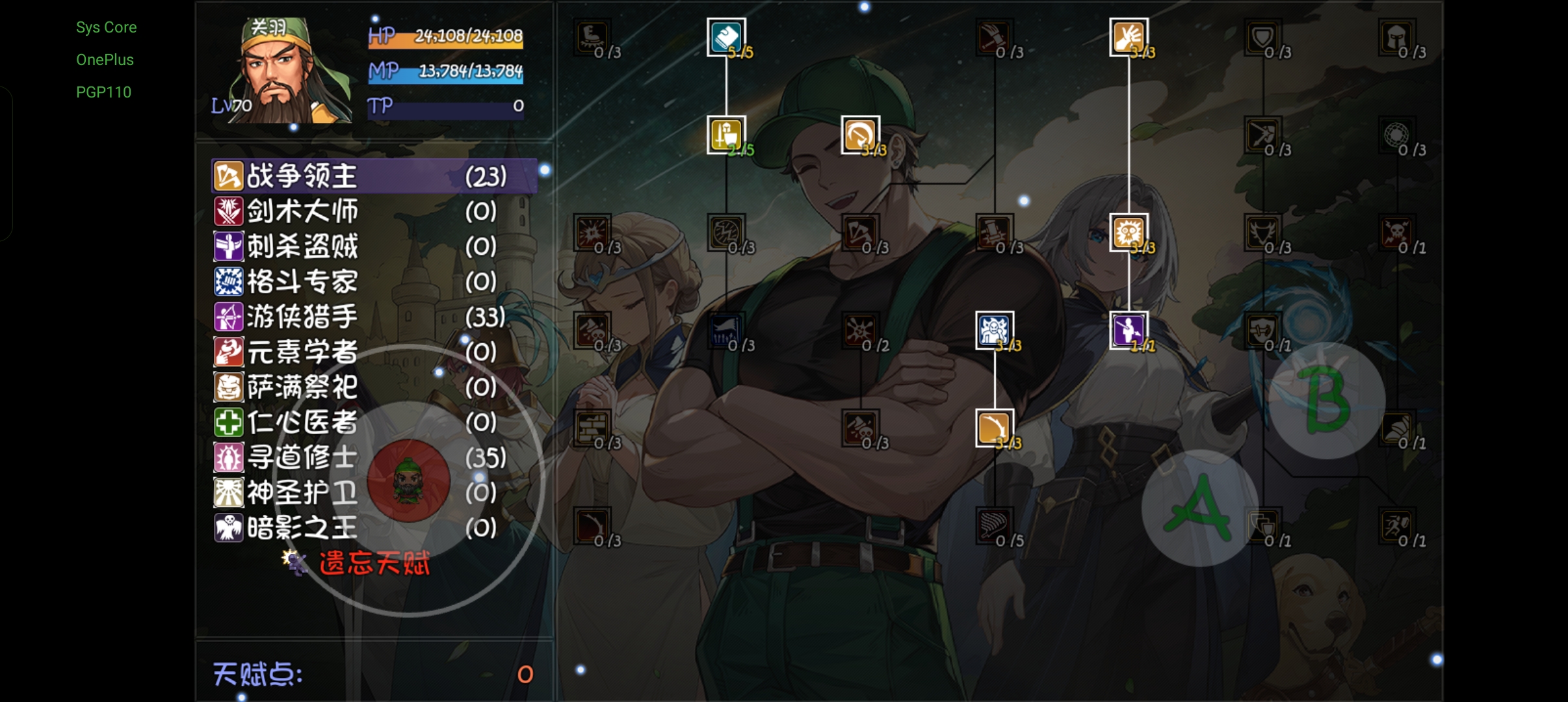Show the 游侠猎手 talent tree
1568x702 pixels.
(302, 317)
